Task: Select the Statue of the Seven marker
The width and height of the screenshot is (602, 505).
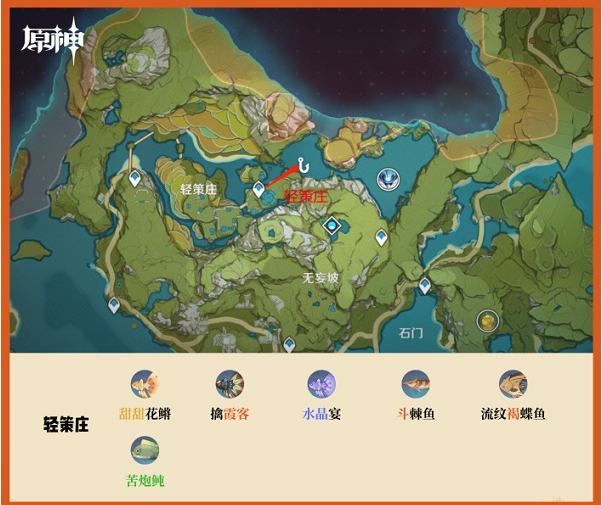Action: point(387,179)
